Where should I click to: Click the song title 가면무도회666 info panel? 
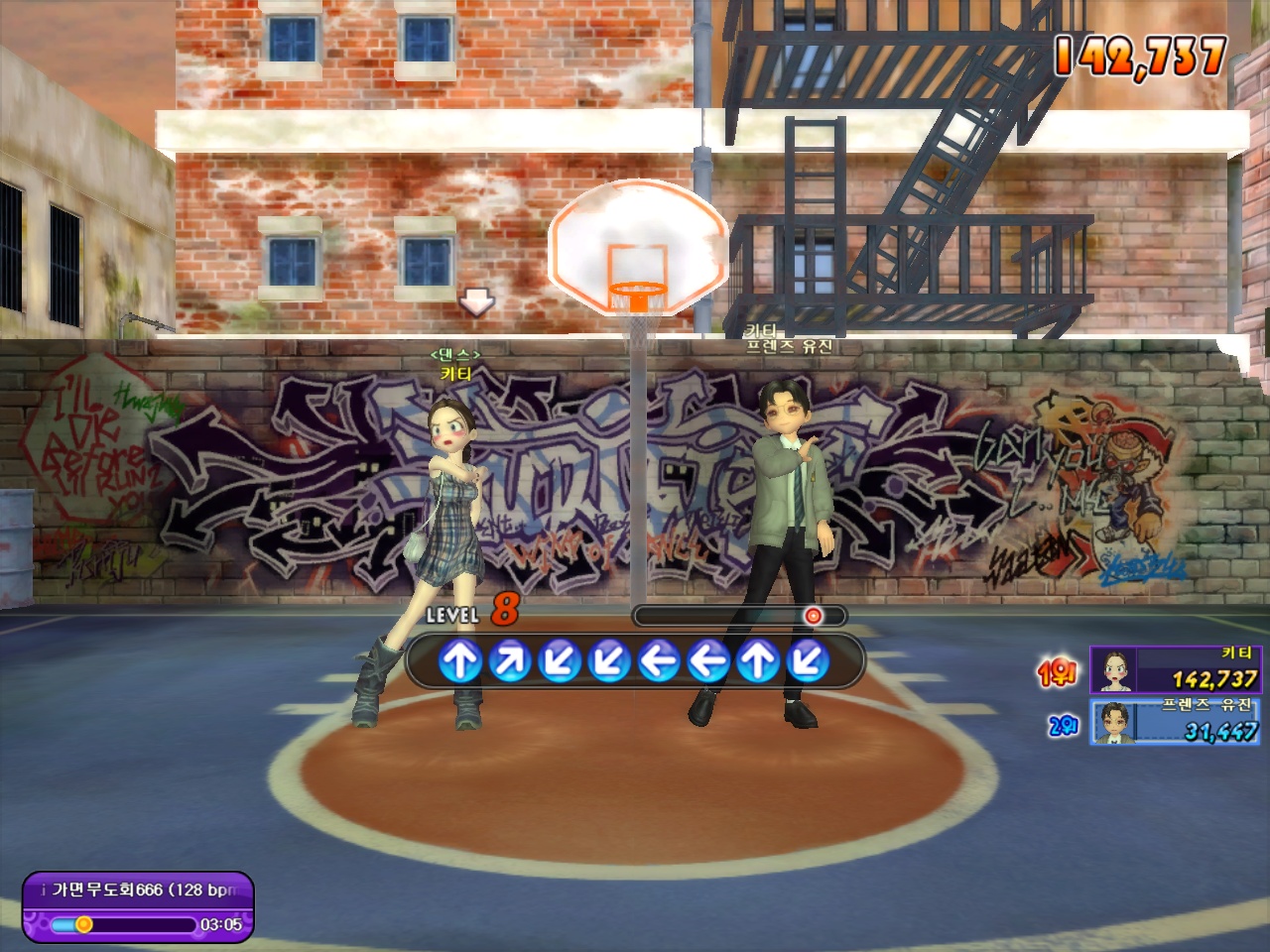click(138, 890)
